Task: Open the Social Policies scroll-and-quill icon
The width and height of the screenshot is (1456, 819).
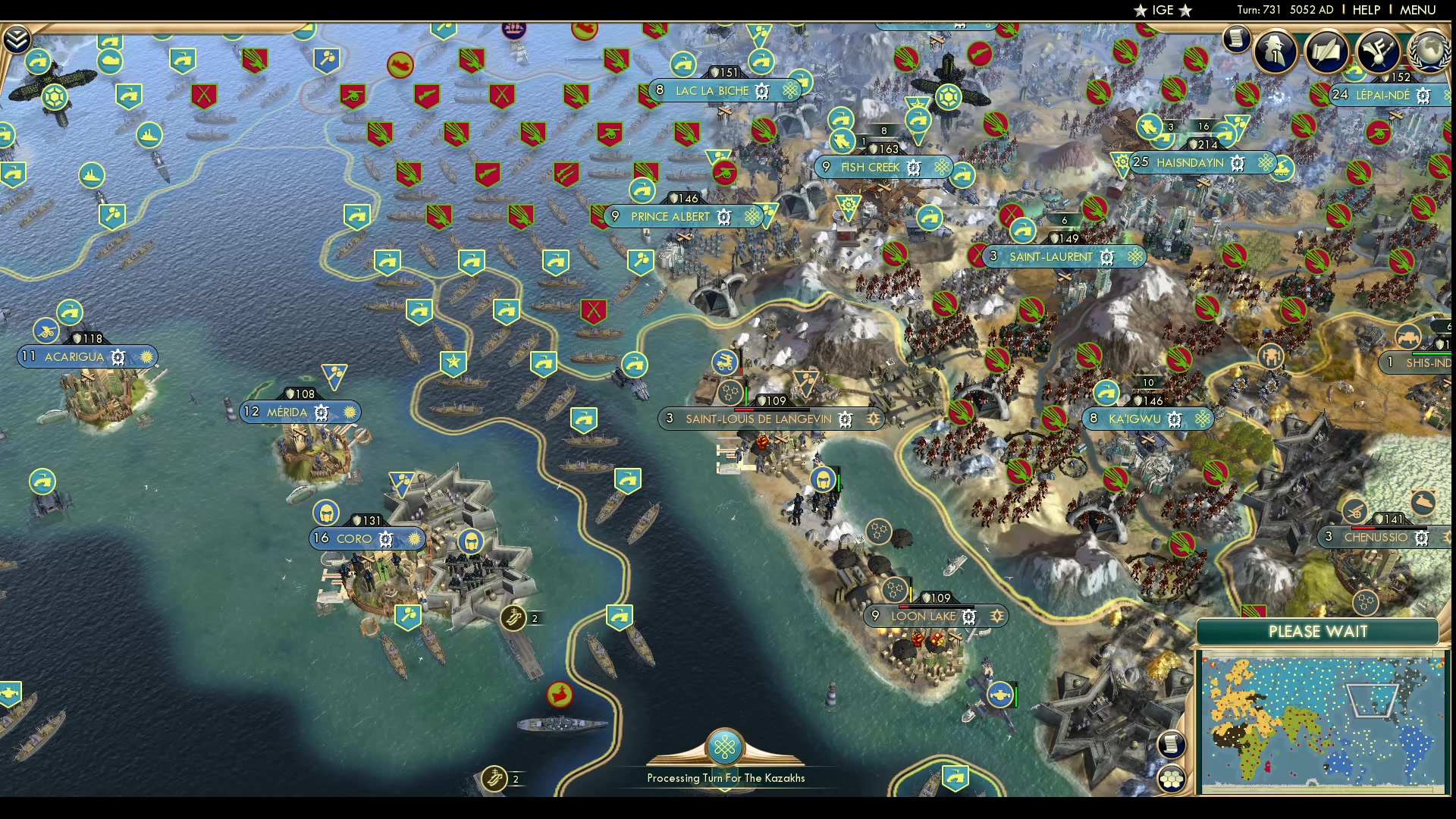Action: pyautogui.click(x=1326, y=52)
